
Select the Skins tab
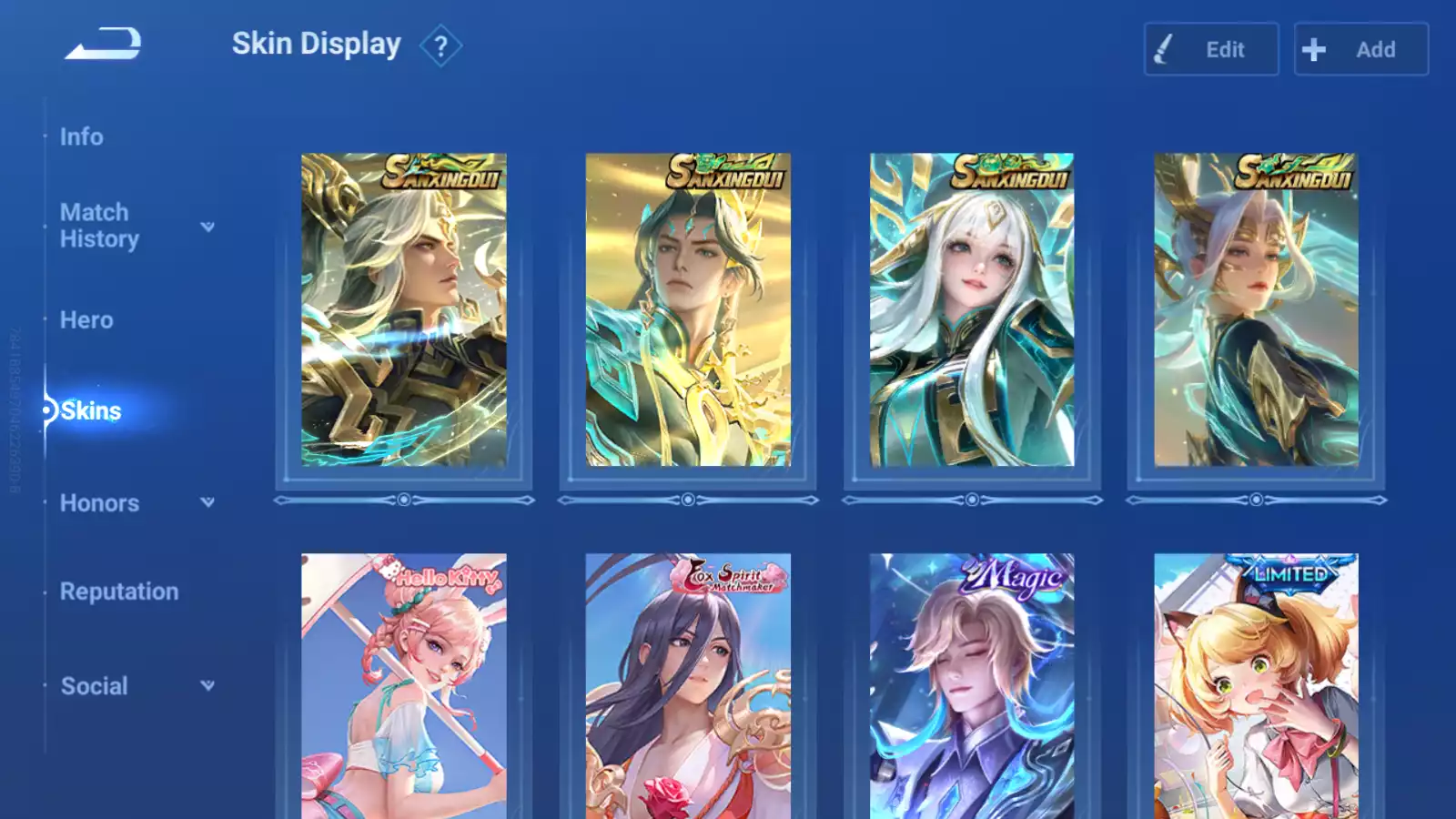tap(91, 411)
